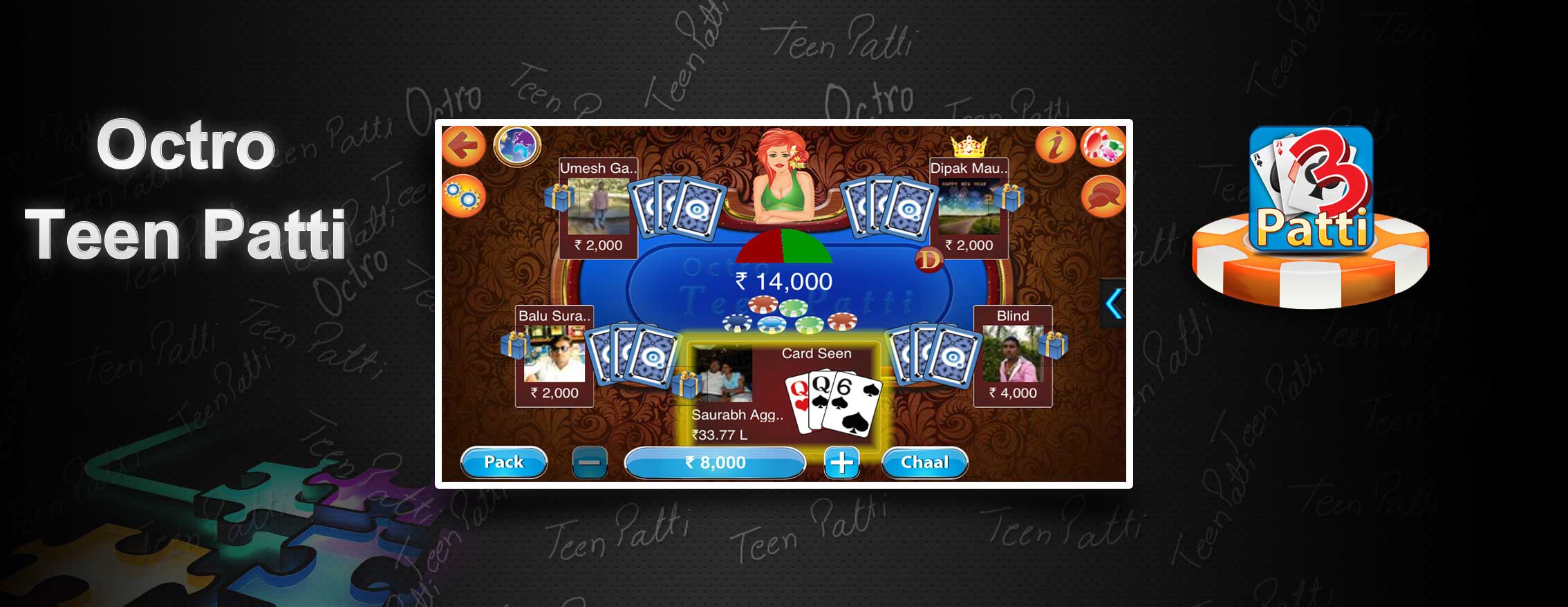View Umesh Ga.. player profile
Screen dimensions: 1568x607
coord(599,206)
